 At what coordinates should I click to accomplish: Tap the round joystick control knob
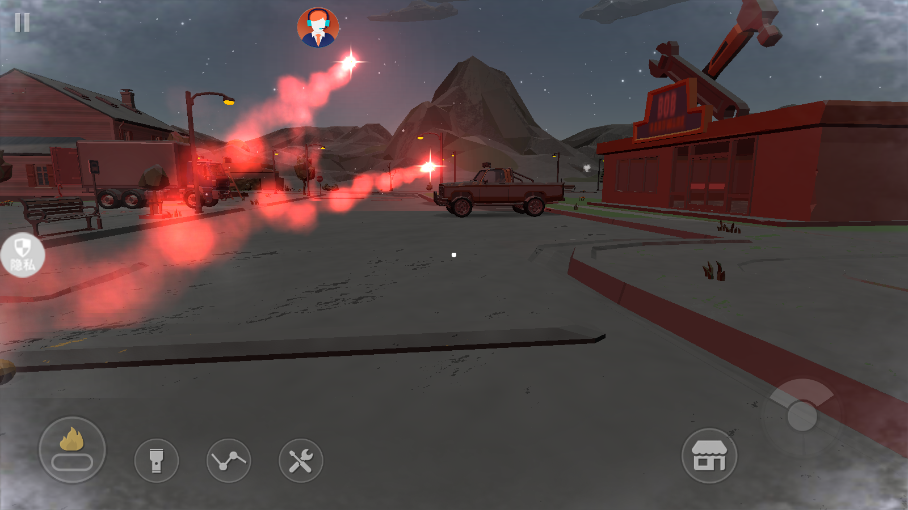point(802,415)
